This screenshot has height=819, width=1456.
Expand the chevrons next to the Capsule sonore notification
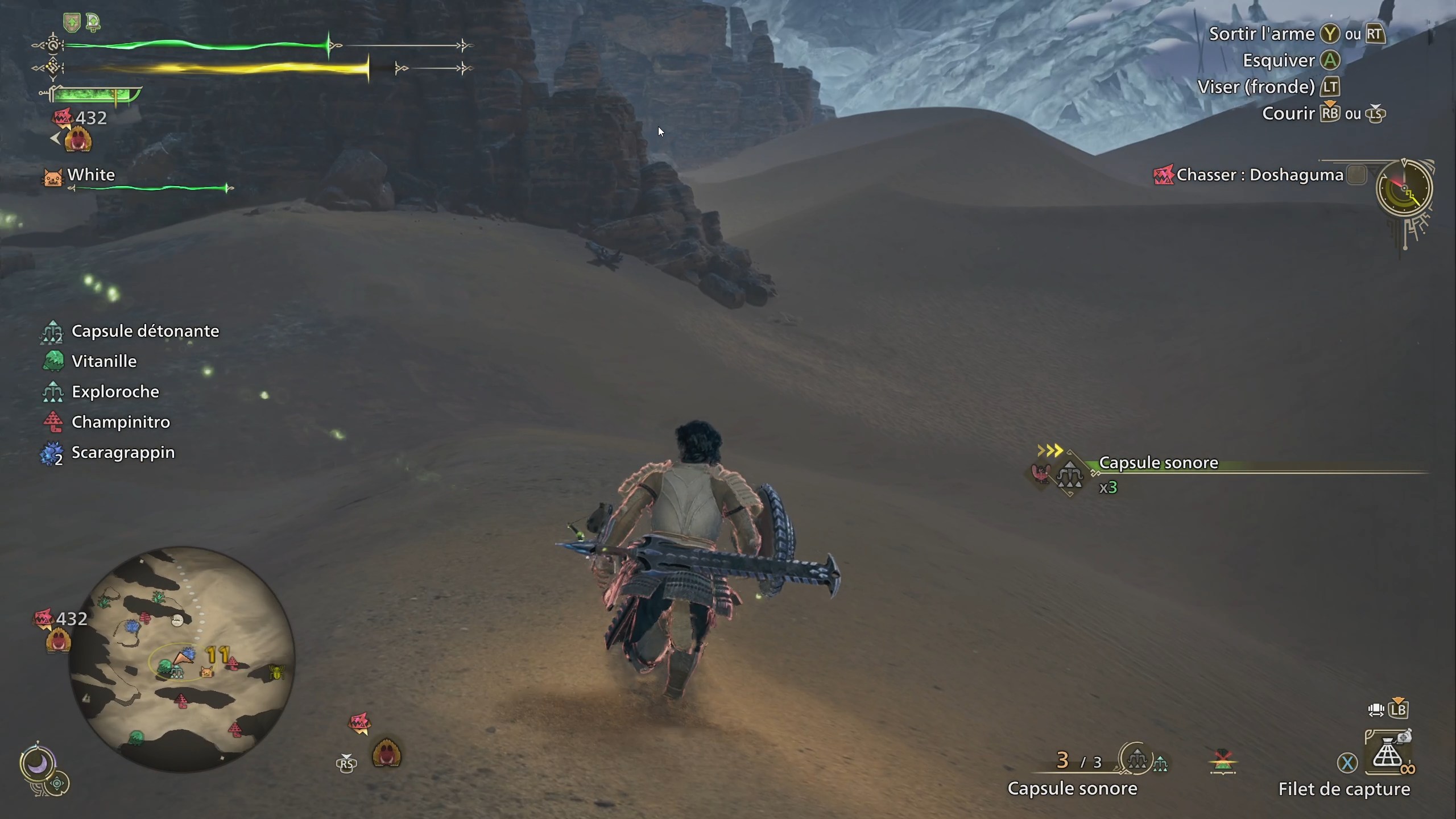coord(1050,450)
